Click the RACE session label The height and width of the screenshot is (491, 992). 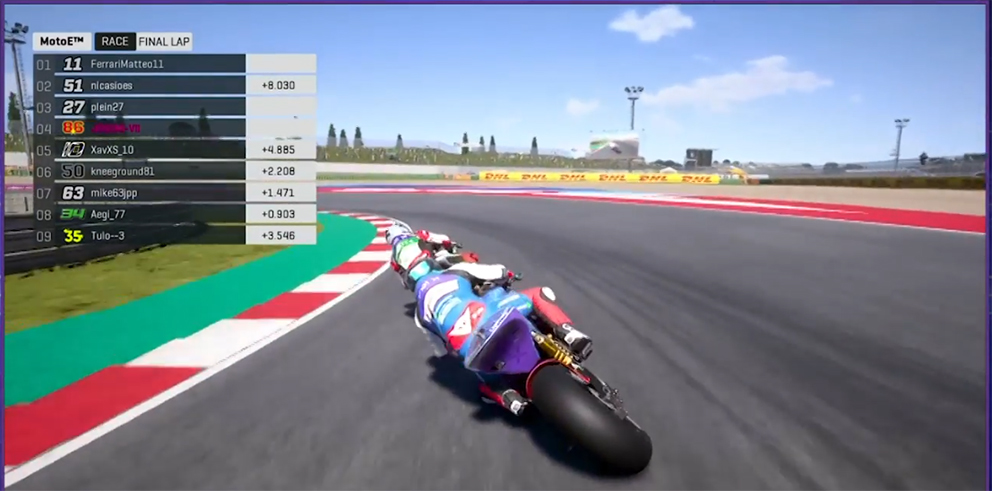tap(115, 42)
